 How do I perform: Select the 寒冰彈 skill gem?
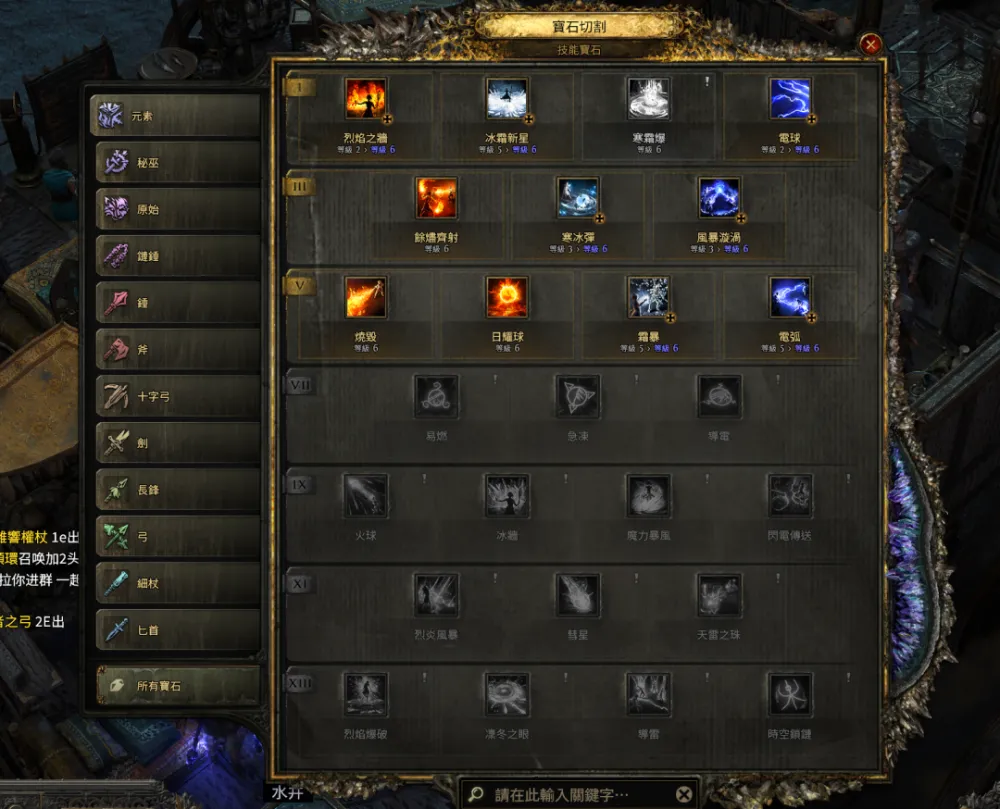click(x=577, y=198)
